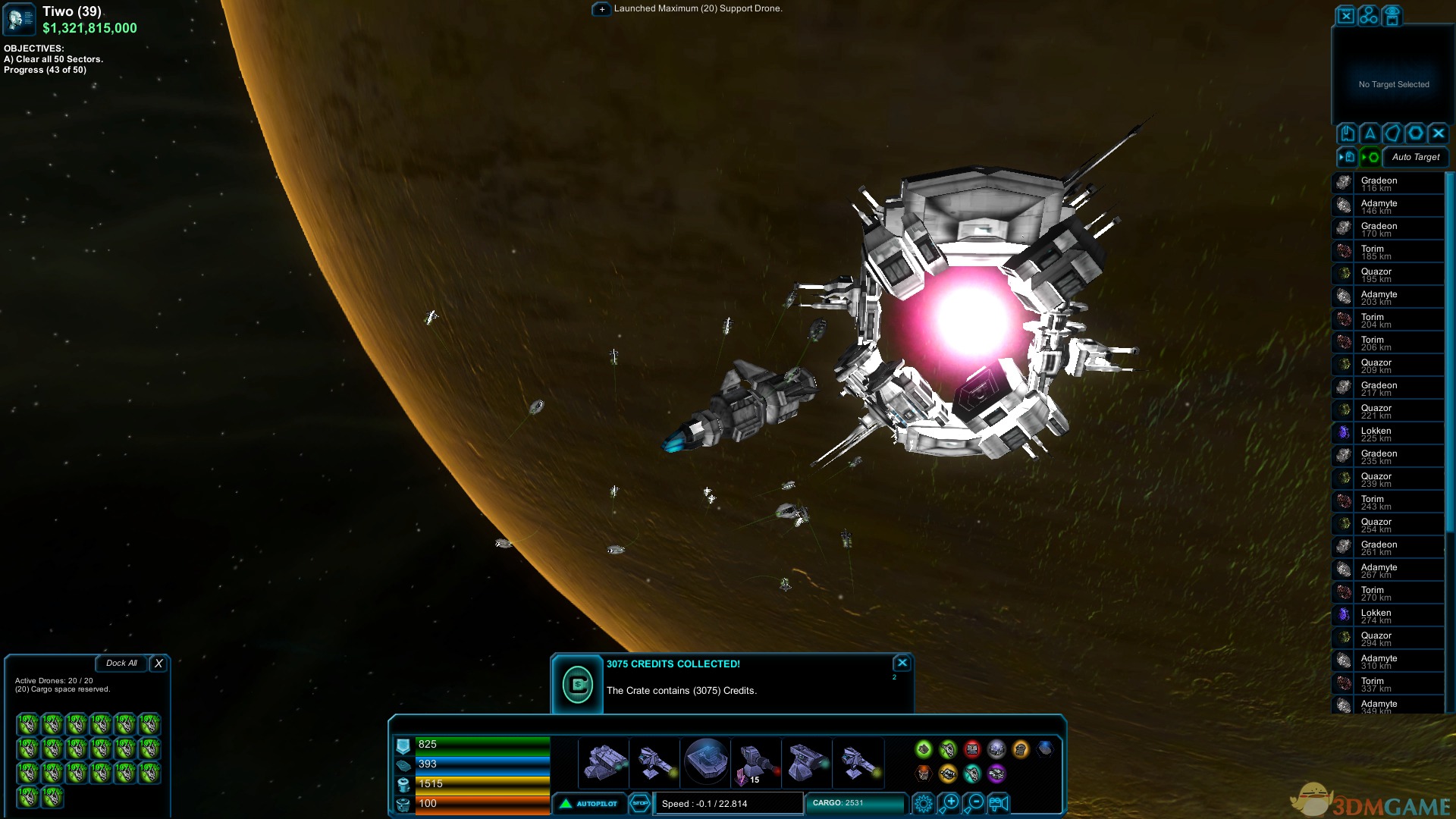Select the red station icon in equipment row
Screen dimensions: 1456x819
click(973, 749)
